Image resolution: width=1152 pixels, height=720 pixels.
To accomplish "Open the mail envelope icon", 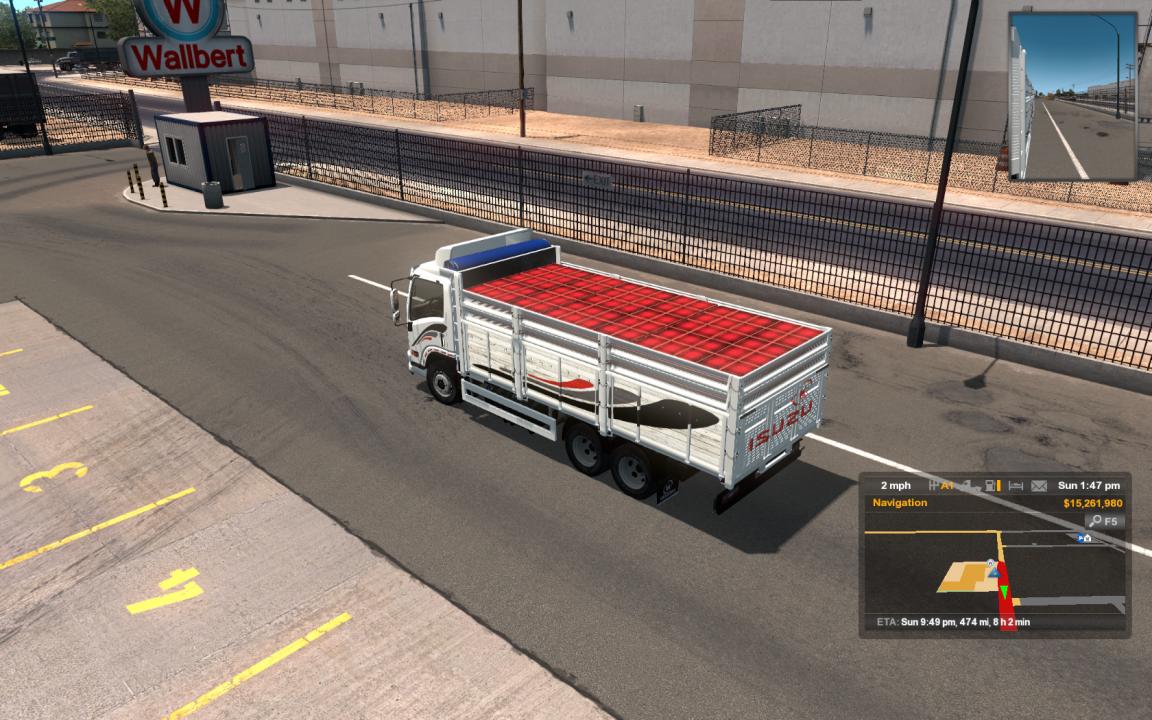I will click(x=1039, y=486).
